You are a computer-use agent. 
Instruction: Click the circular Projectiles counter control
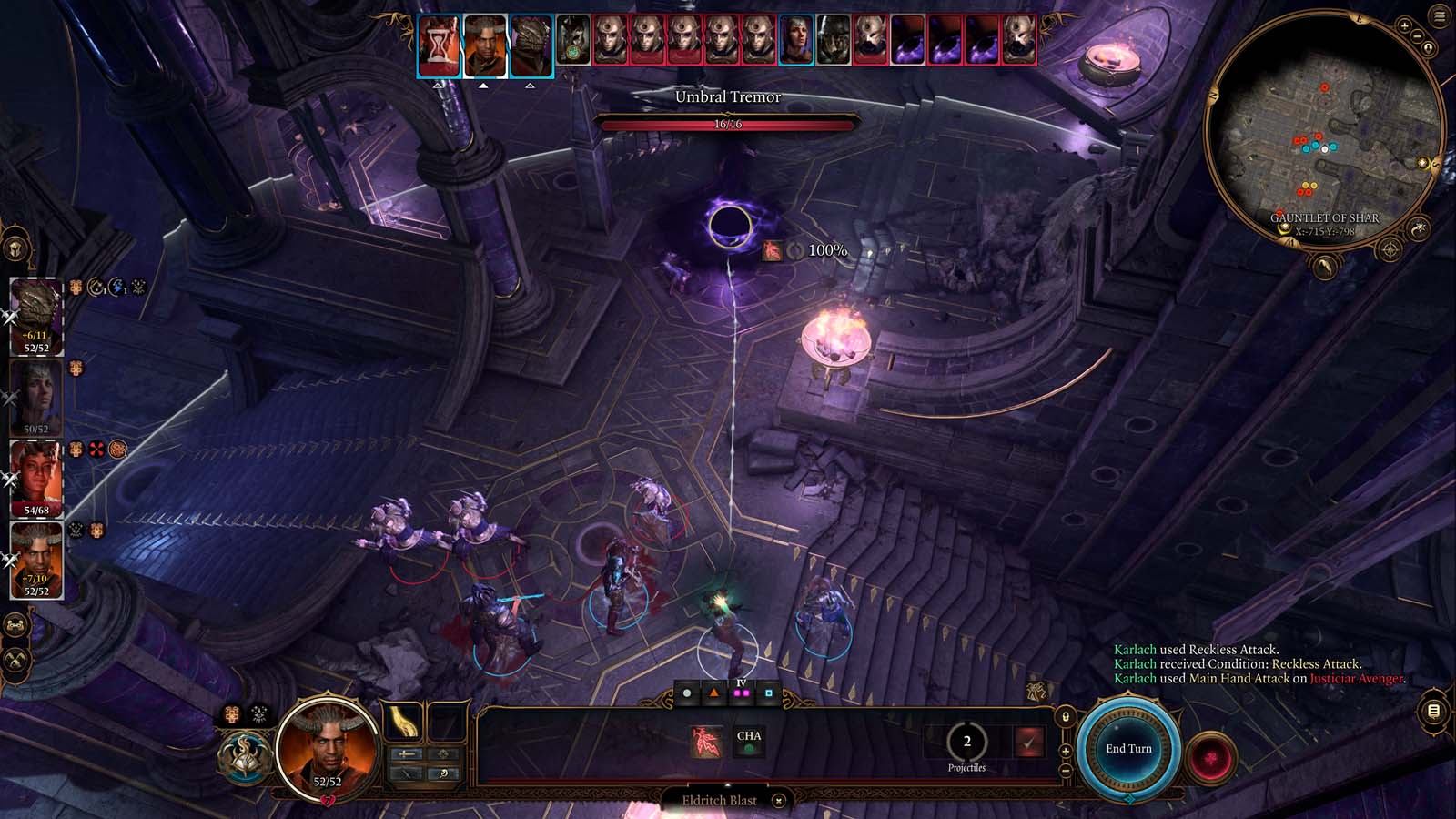click(x=966, y=742)
